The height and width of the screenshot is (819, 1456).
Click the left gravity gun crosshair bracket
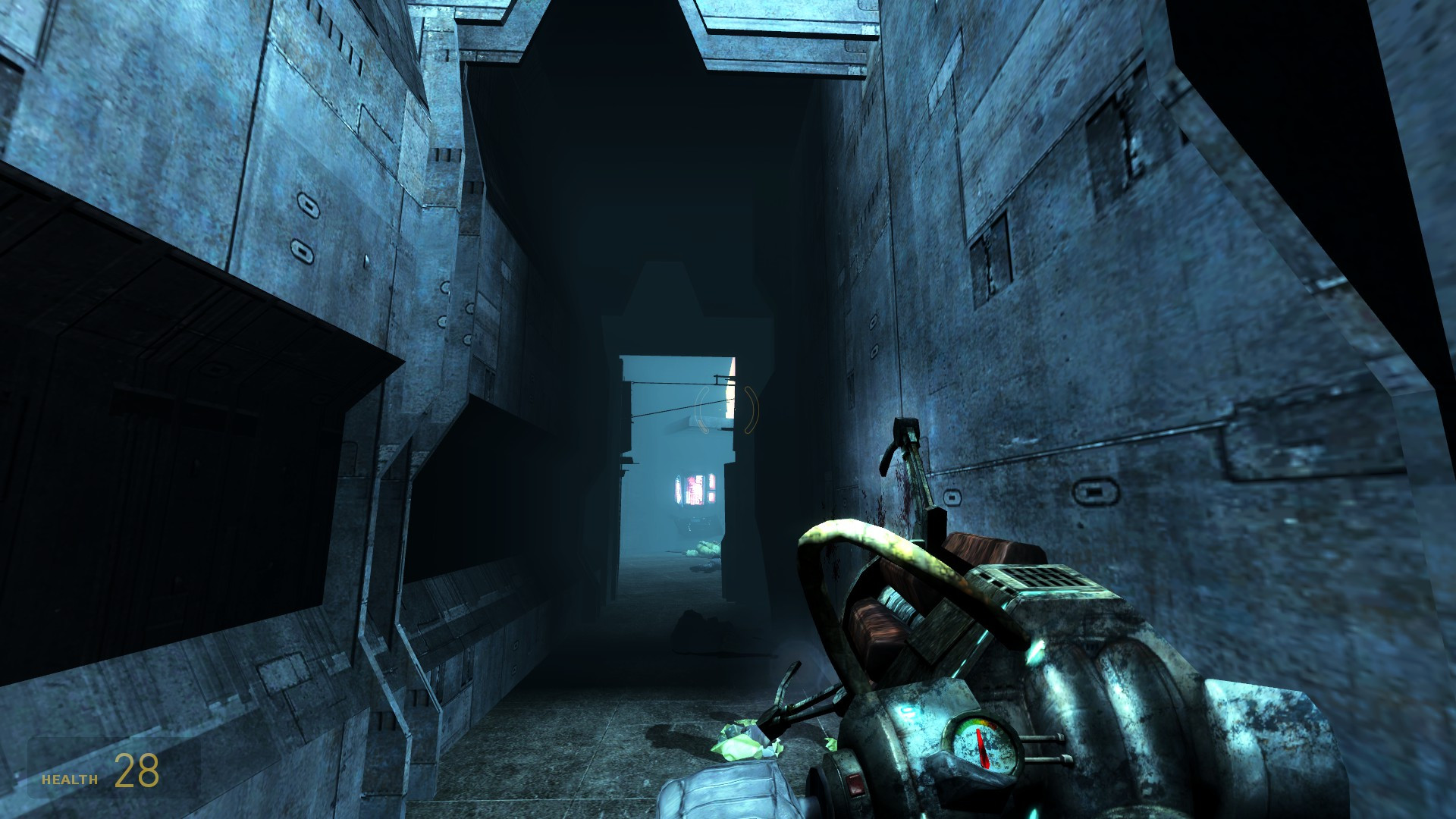pyautogui.click(x=703, y=409)
